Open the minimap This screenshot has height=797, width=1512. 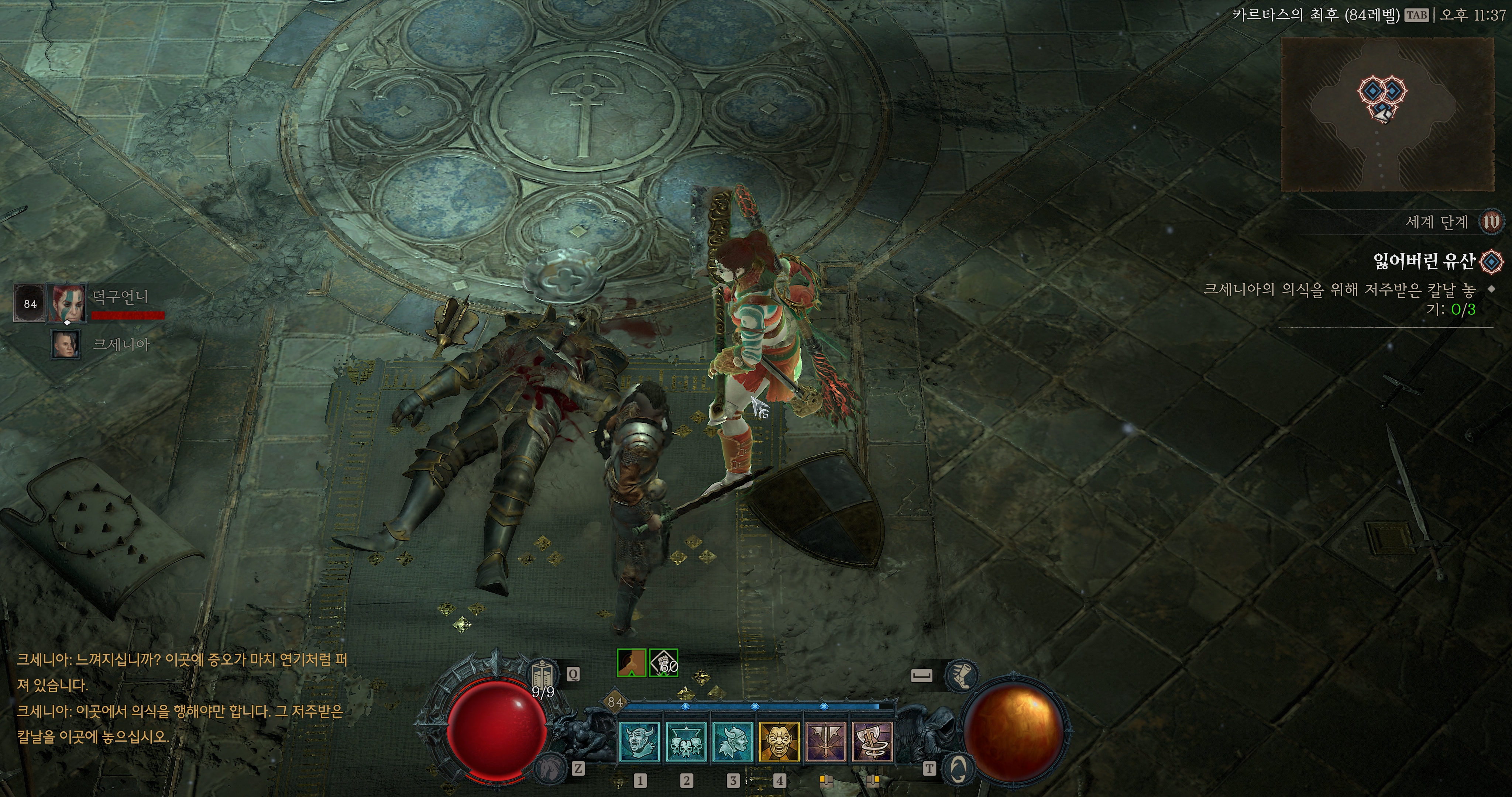click(1387, 114)
